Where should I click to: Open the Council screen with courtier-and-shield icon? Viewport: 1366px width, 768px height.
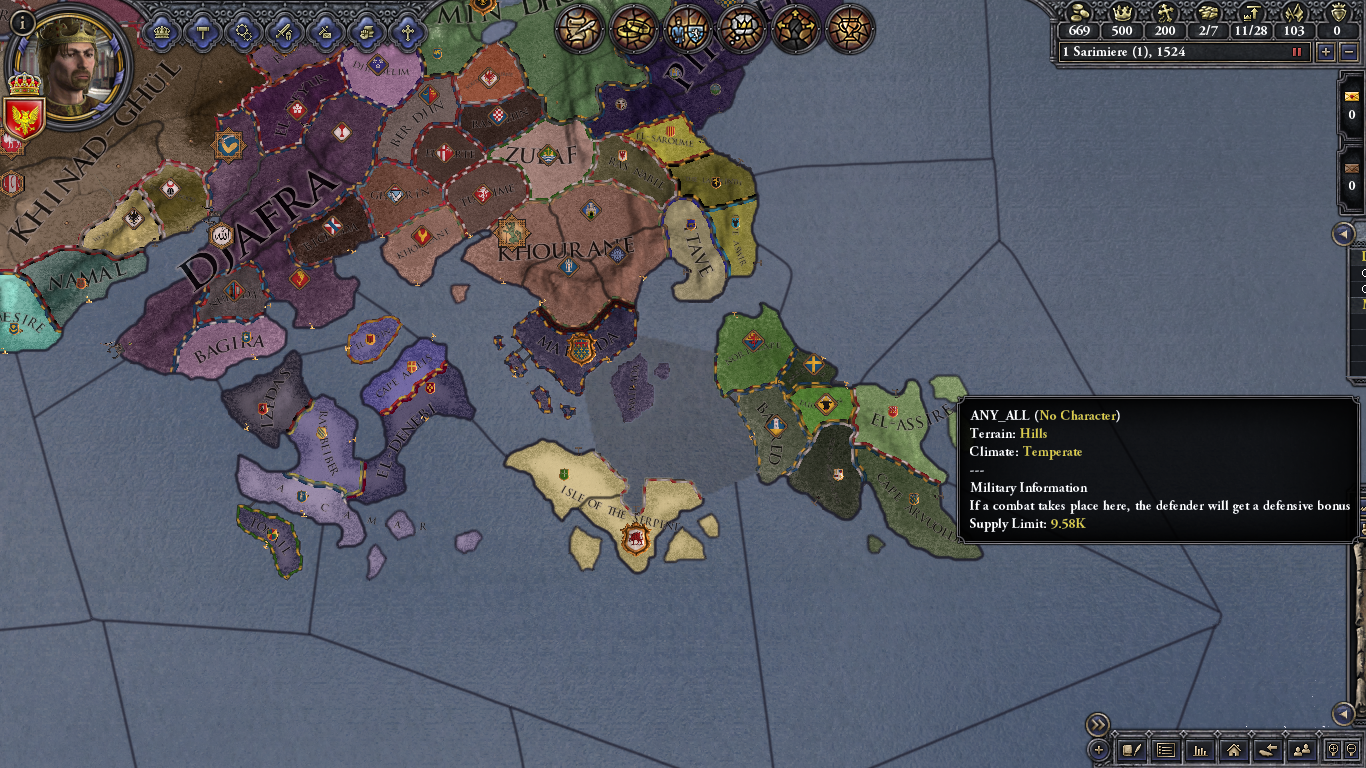pos(687,30)
